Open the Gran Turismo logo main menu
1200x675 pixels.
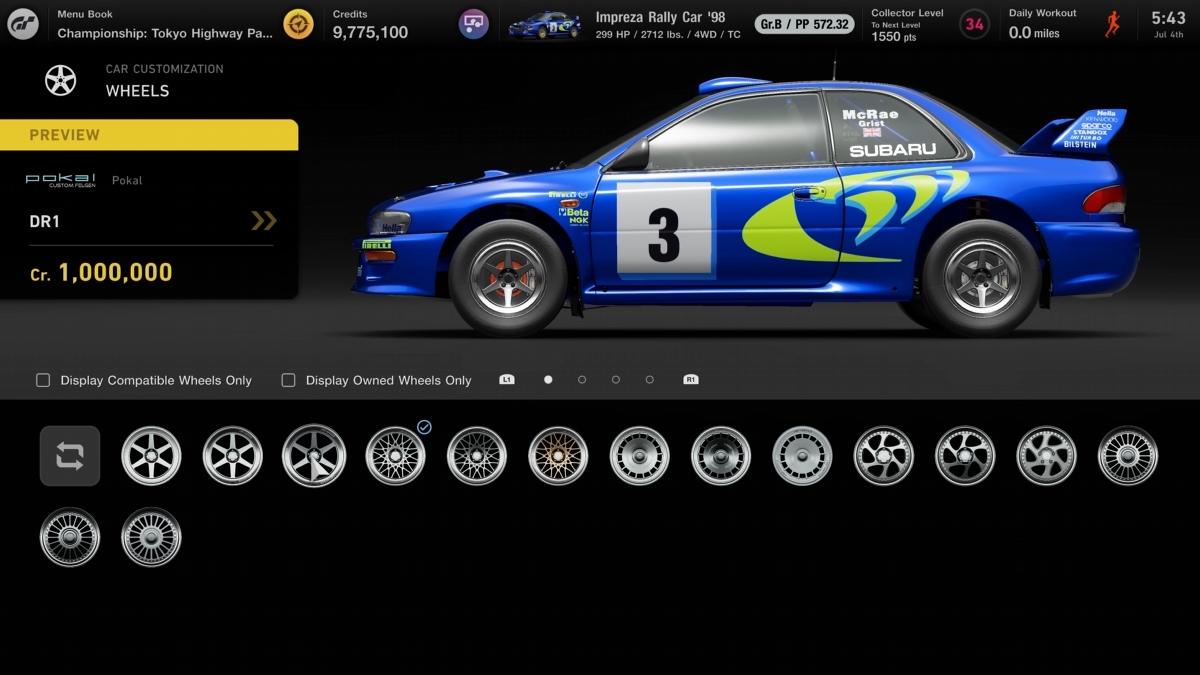23,24
